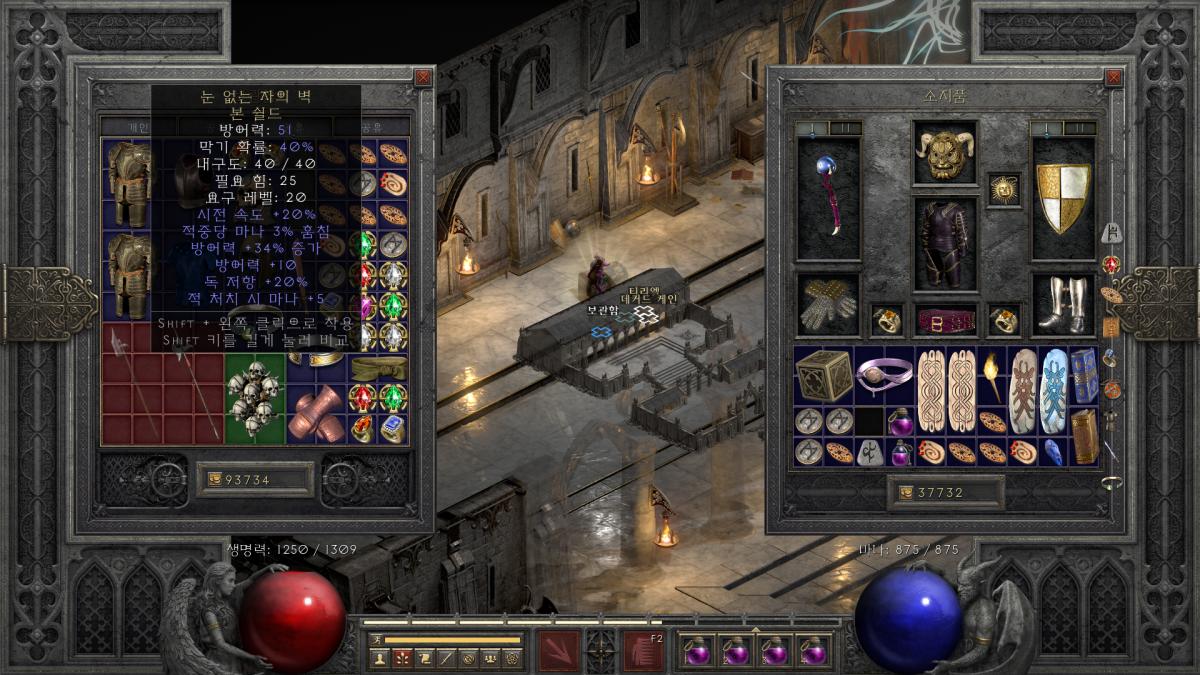The width and height of the screenshot is (1200, 675).
Task: Select the equipped chain gloves
Action: [829, 304]
